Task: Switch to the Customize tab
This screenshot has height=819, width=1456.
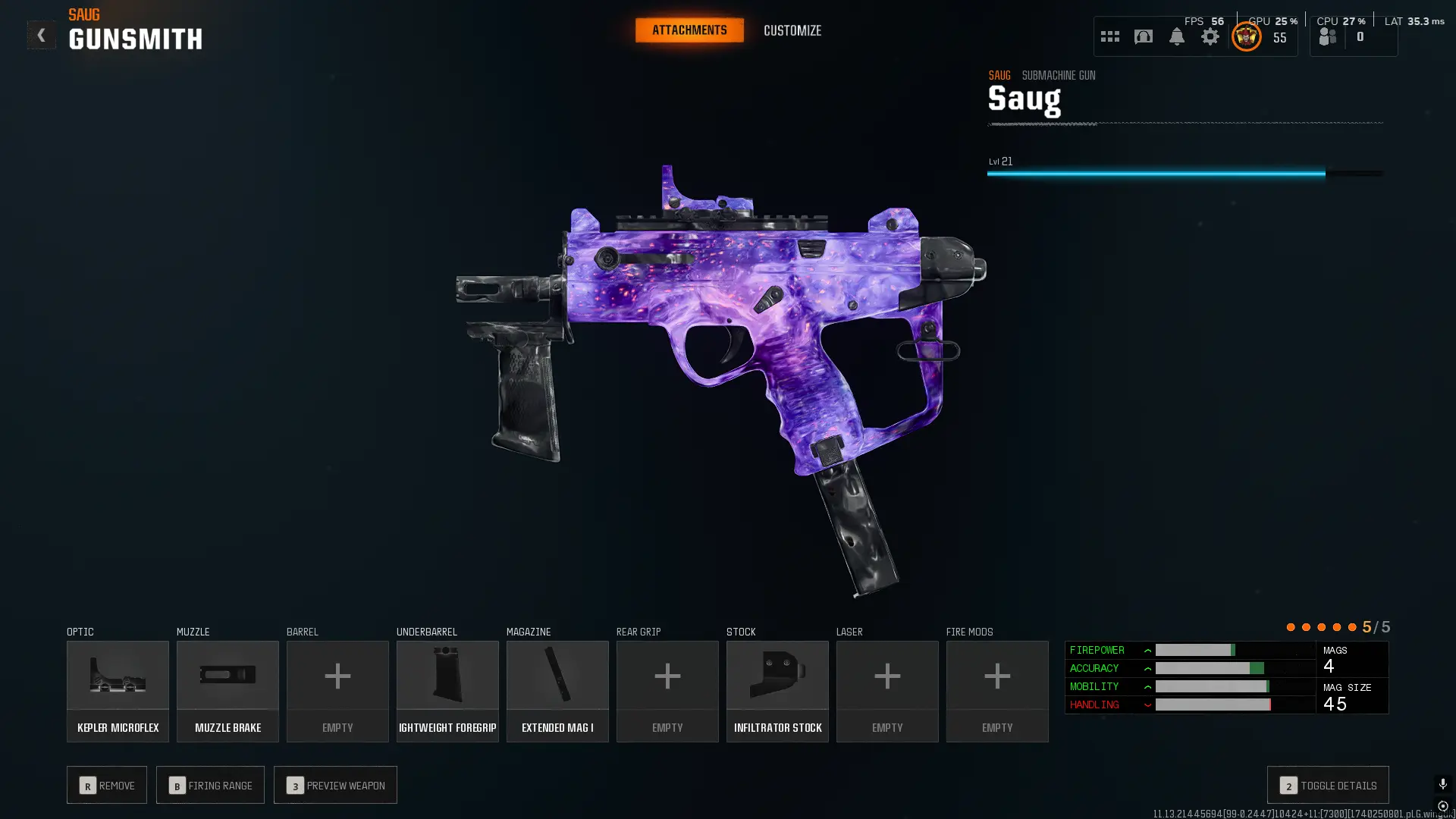Action: (x=792, y=30)
